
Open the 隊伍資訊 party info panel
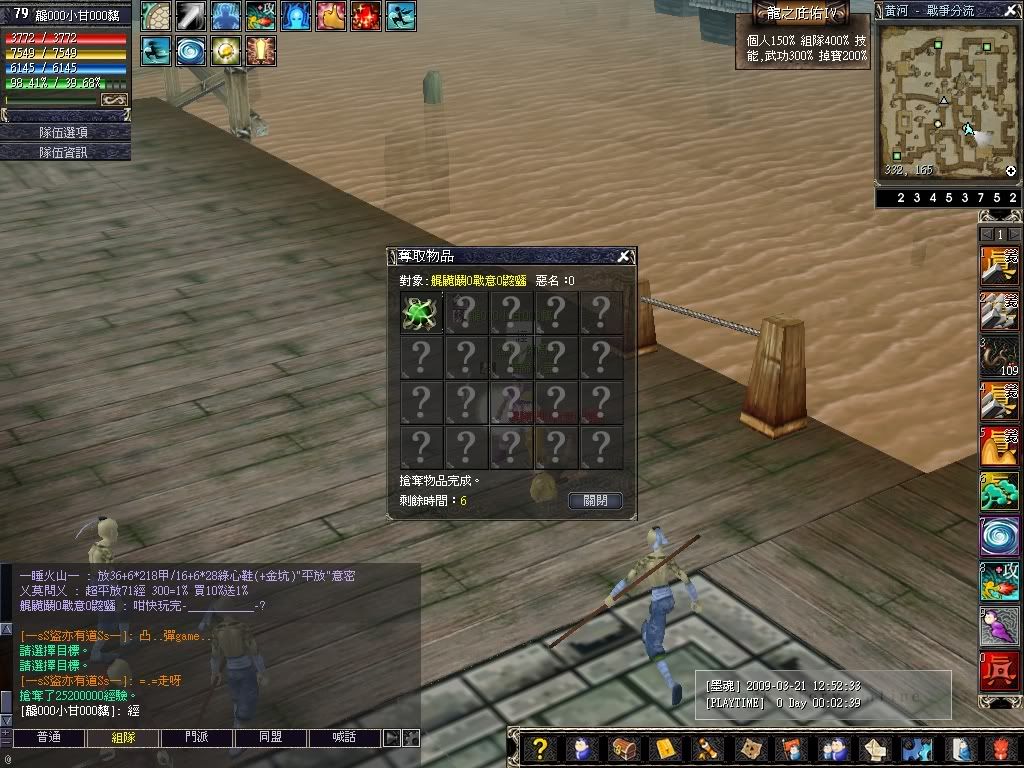64,152
